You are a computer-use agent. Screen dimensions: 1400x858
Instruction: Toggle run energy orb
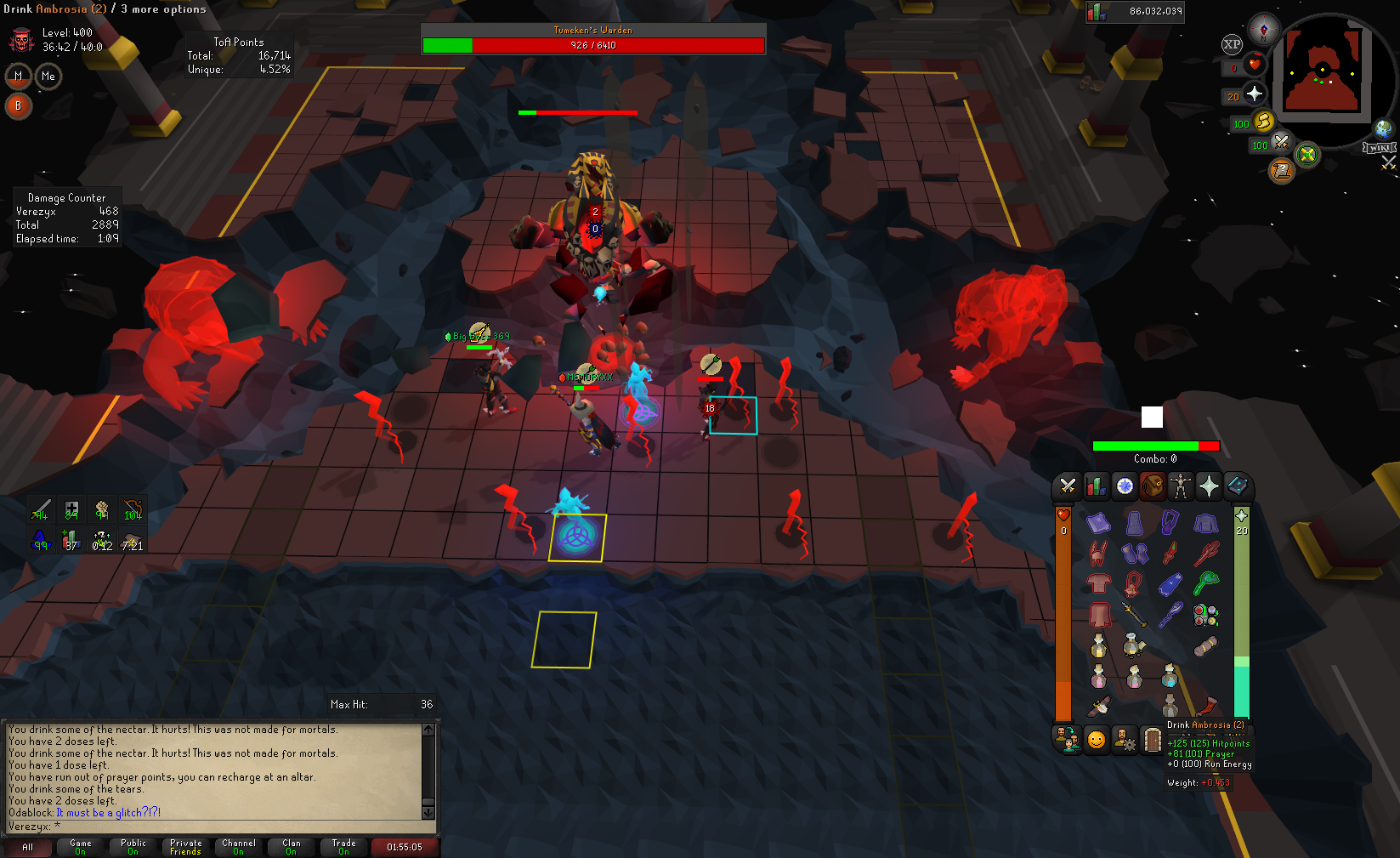coord(1263,122)
